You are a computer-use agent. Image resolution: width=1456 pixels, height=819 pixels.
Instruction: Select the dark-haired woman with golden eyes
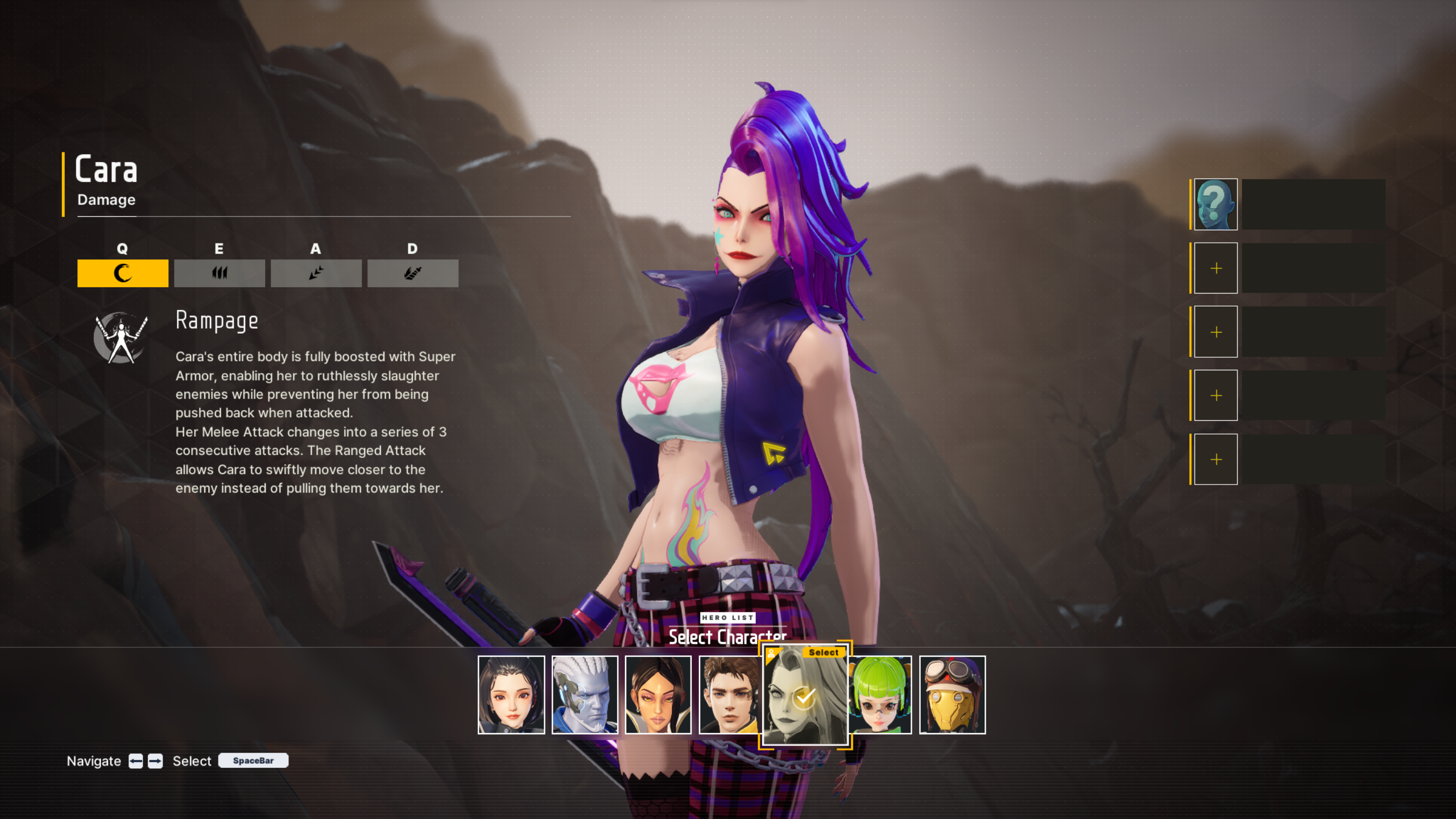[657, 694]
